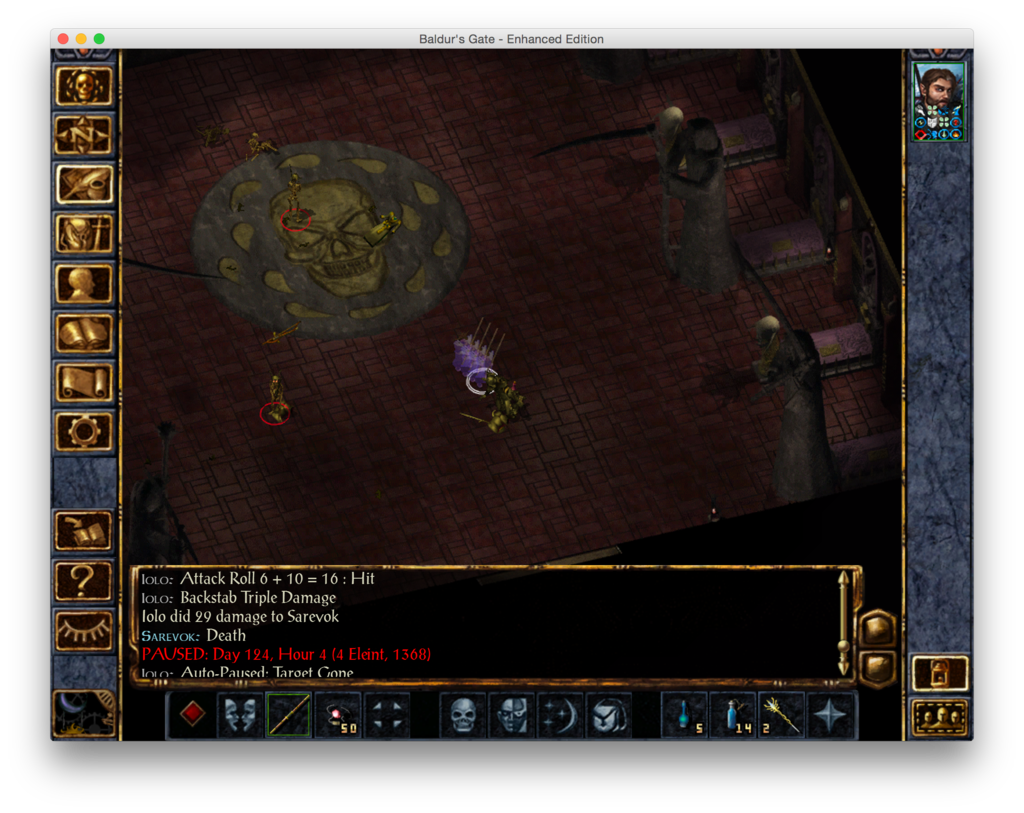Open the mage spellbook button
This screenshot has width=1024, height=813.
pos(84,333)
